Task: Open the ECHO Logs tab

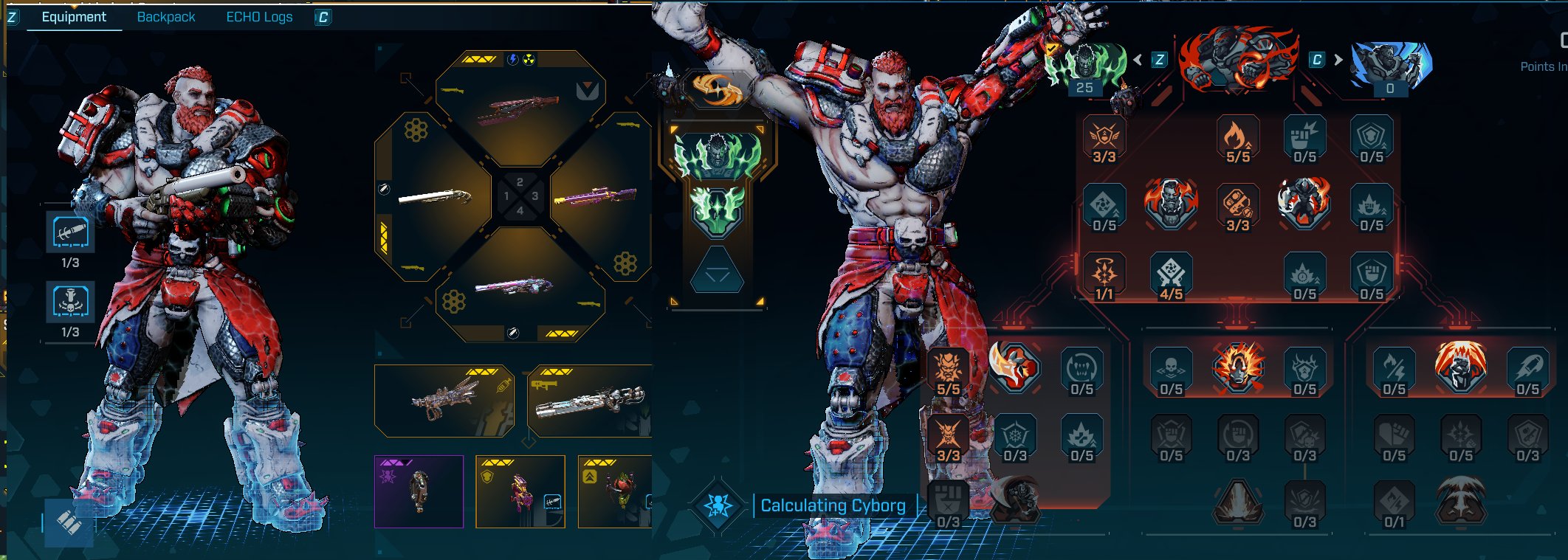Action: (259, 17)
